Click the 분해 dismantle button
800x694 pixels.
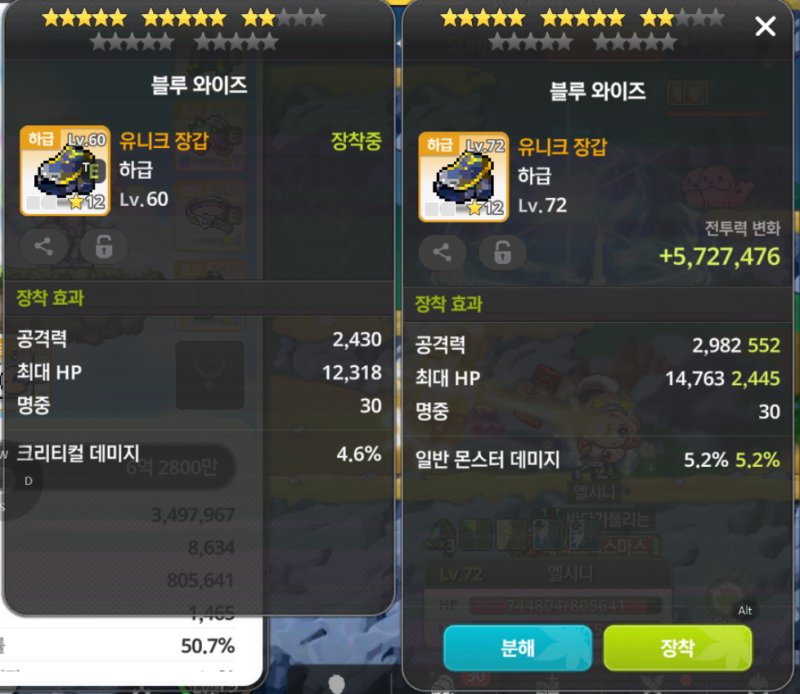[x=517, y=647]
